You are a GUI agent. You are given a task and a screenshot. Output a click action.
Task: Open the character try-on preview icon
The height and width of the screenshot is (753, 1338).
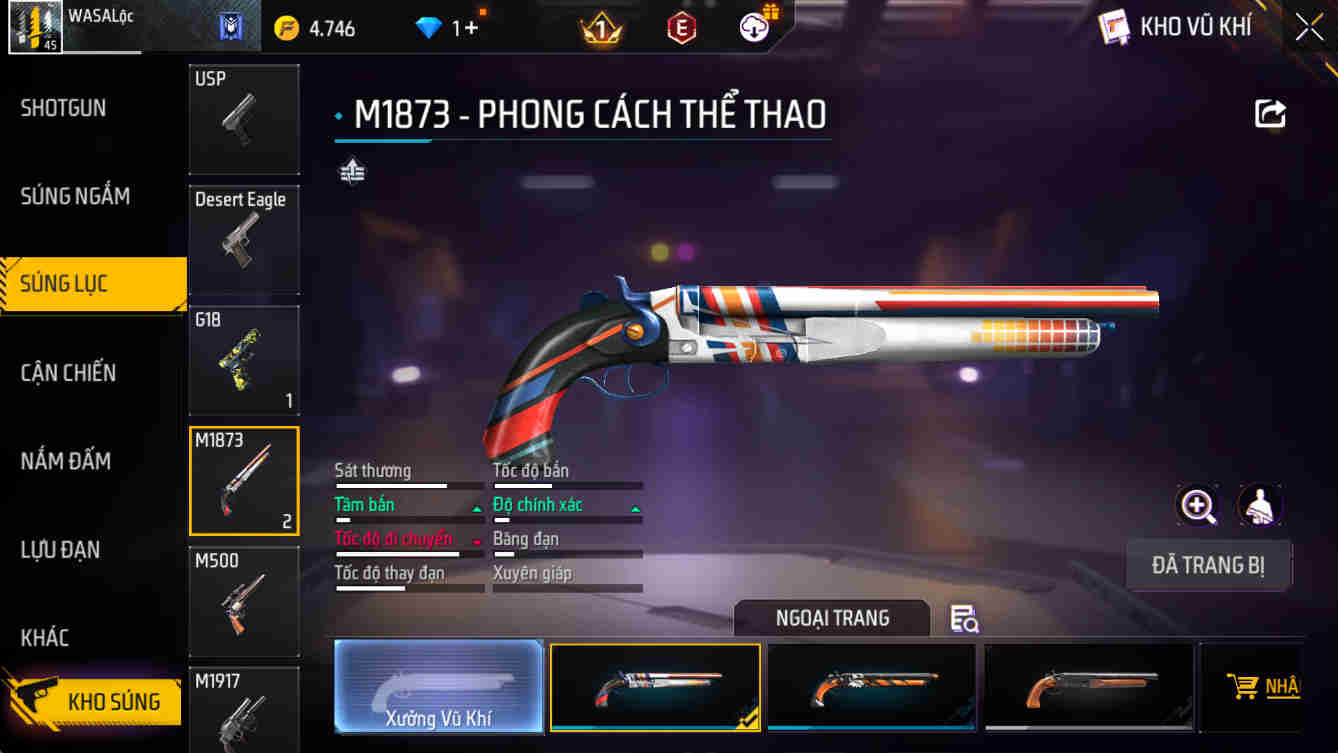tap(1261, 507)
